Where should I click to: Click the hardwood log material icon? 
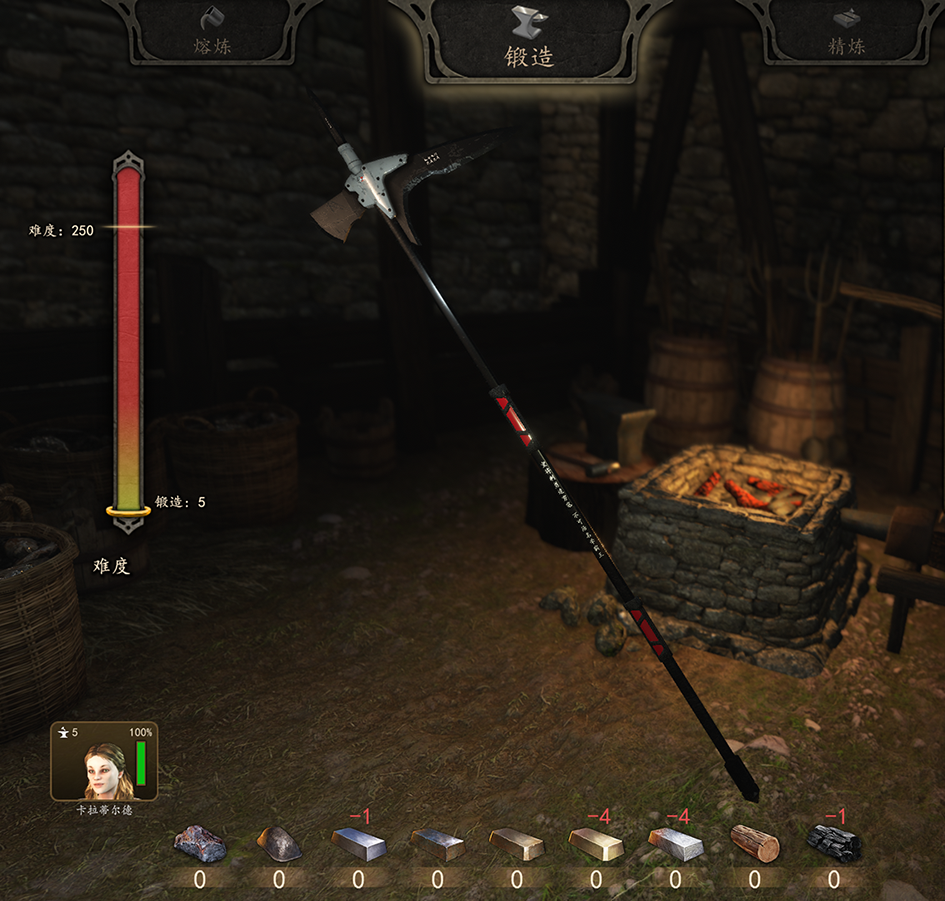click(x=754, y=843)
